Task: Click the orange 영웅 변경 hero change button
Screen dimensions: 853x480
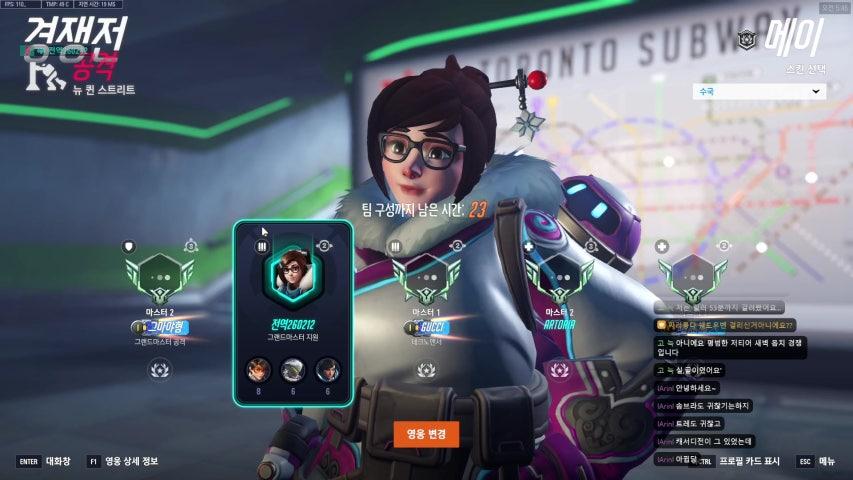Action: 426,434
